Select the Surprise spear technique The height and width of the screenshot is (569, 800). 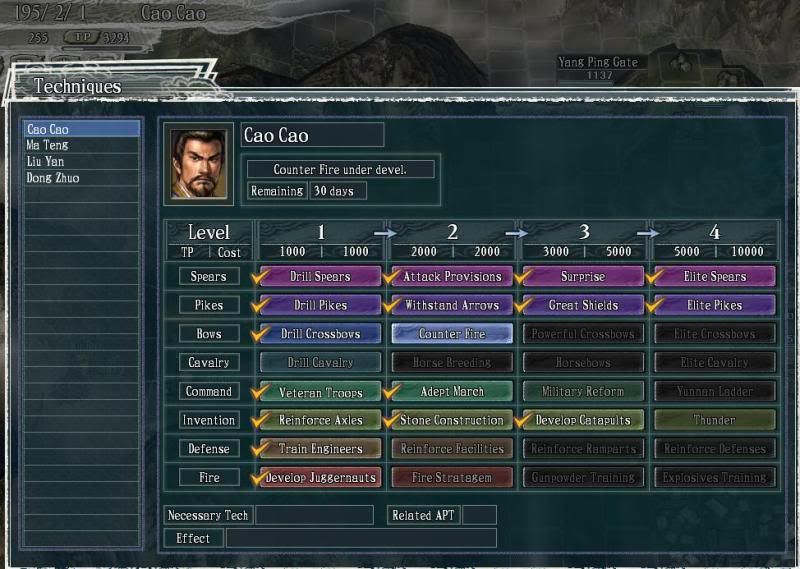click(x=584, y=276)
